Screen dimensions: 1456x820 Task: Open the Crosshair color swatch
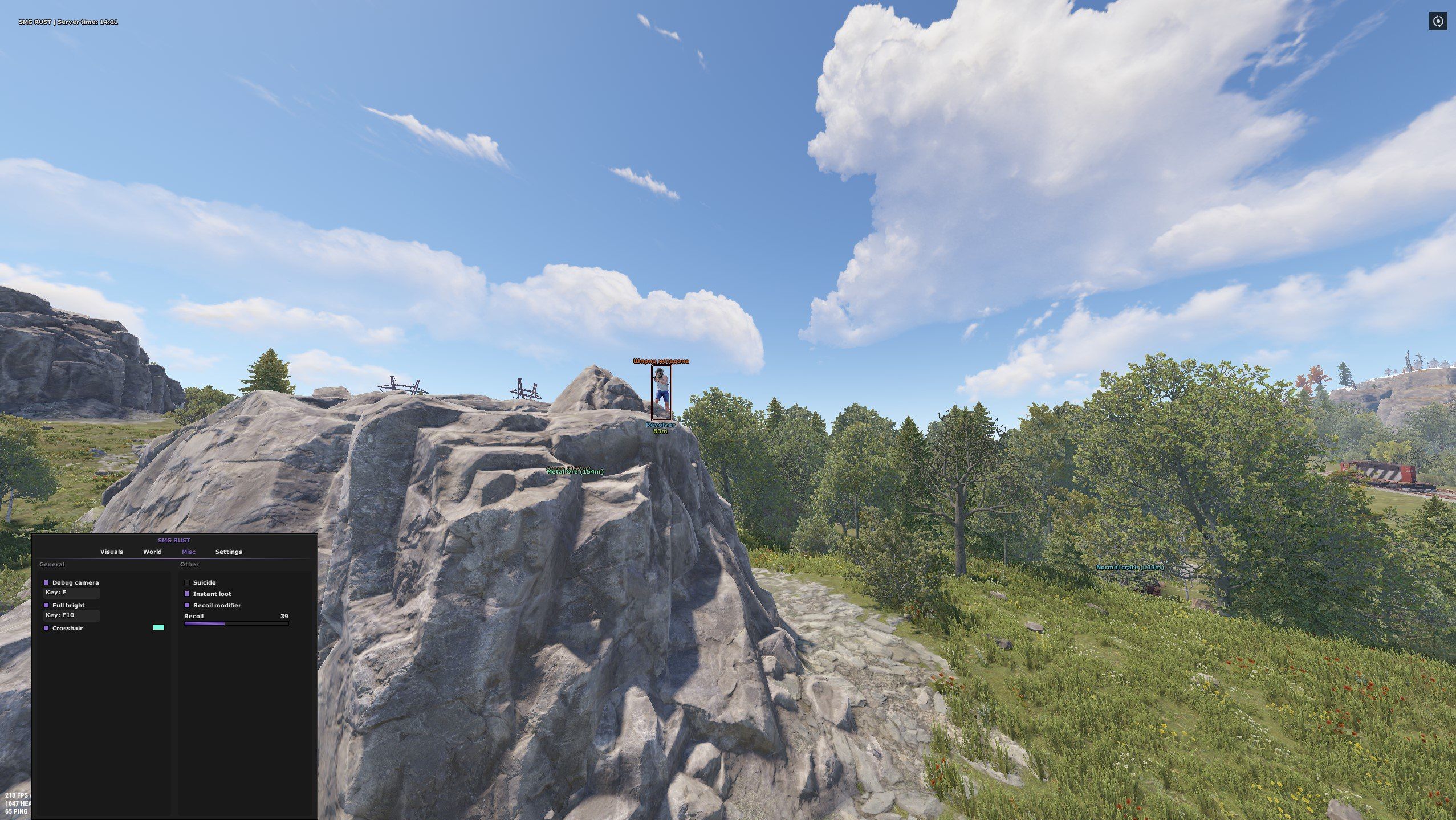tap(158, 627)
